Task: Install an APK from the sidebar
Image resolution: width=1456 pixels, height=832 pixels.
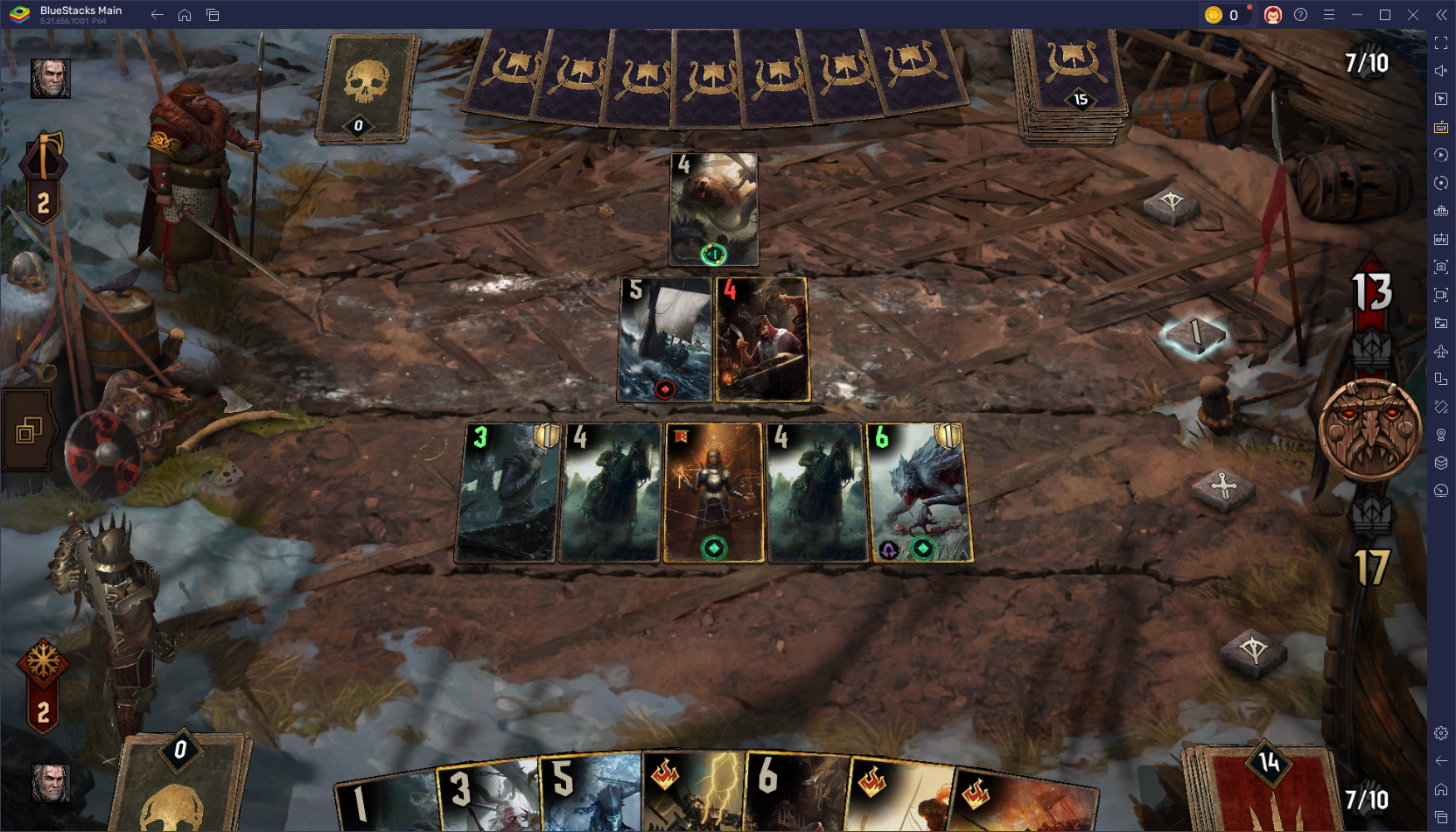Action: pyautogui.click(x=1440, y=239)
